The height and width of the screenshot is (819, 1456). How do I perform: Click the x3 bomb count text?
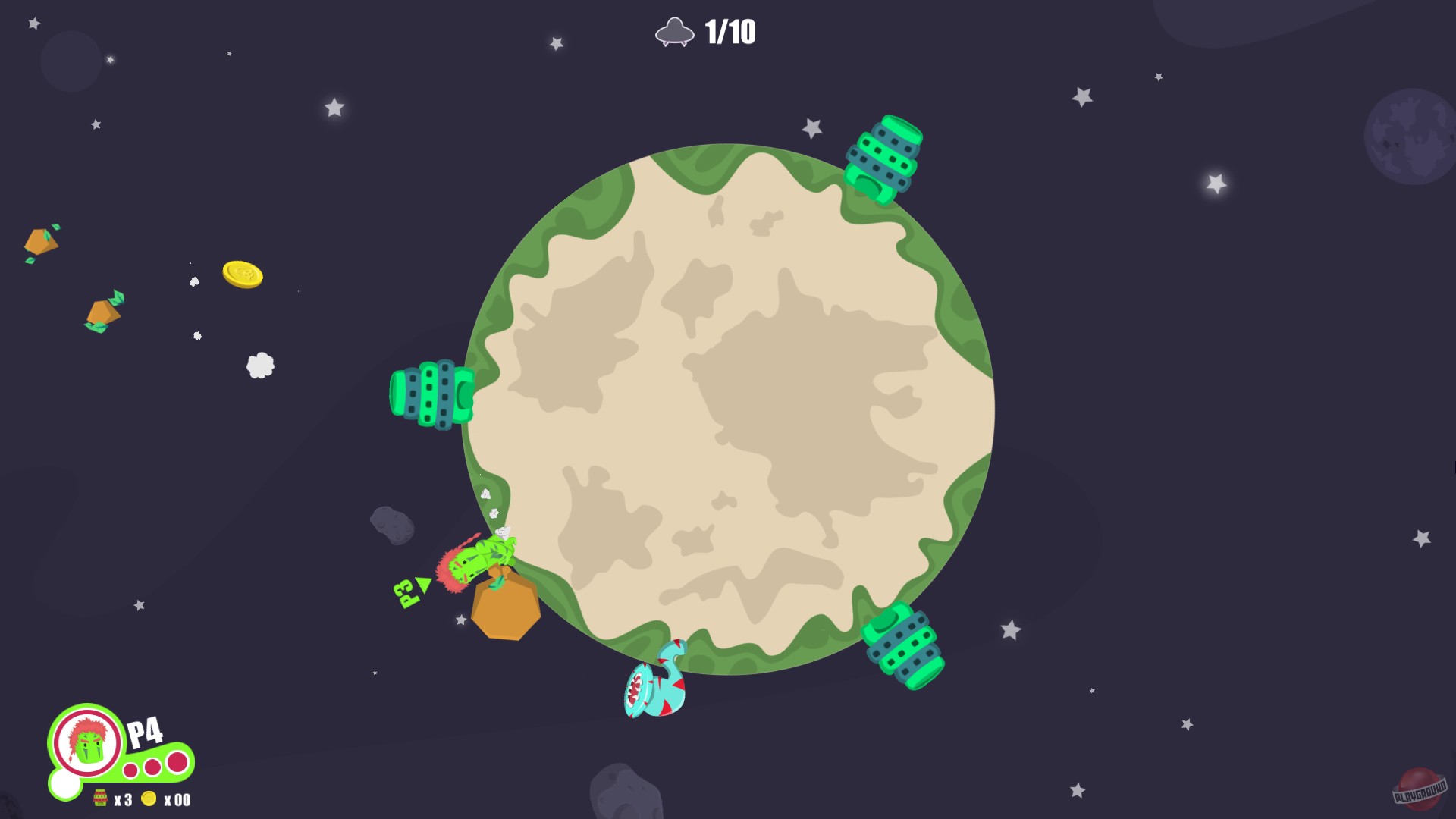(x=123, y=801)
